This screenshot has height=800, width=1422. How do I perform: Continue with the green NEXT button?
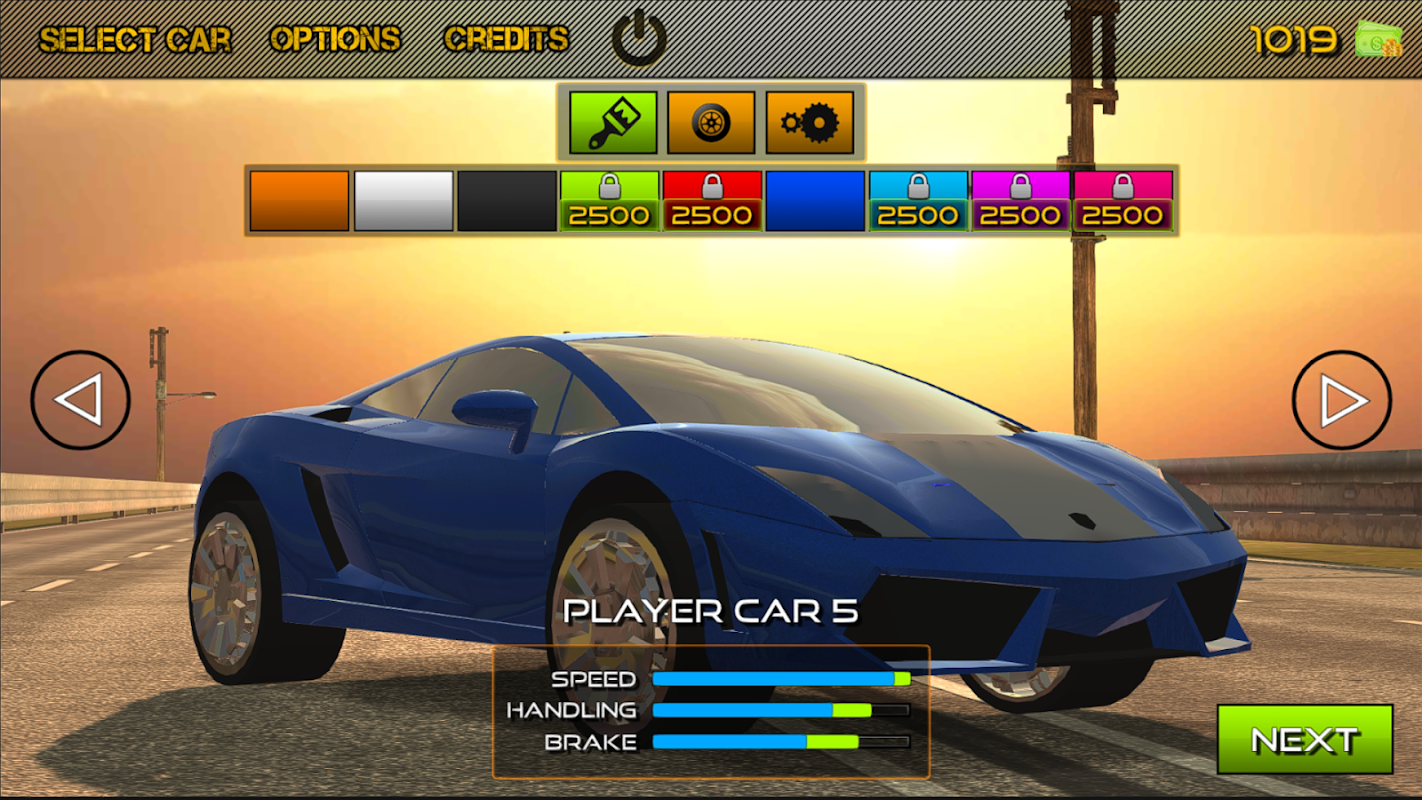[1304, 739]
